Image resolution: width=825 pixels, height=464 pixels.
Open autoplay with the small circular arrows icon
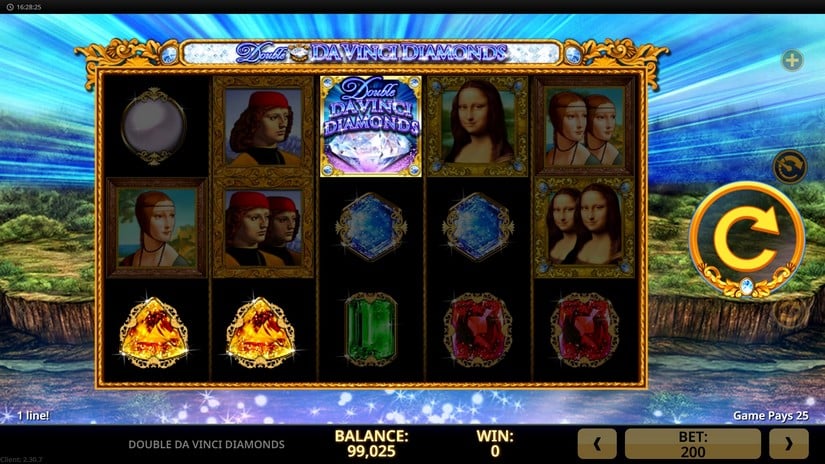791,165
